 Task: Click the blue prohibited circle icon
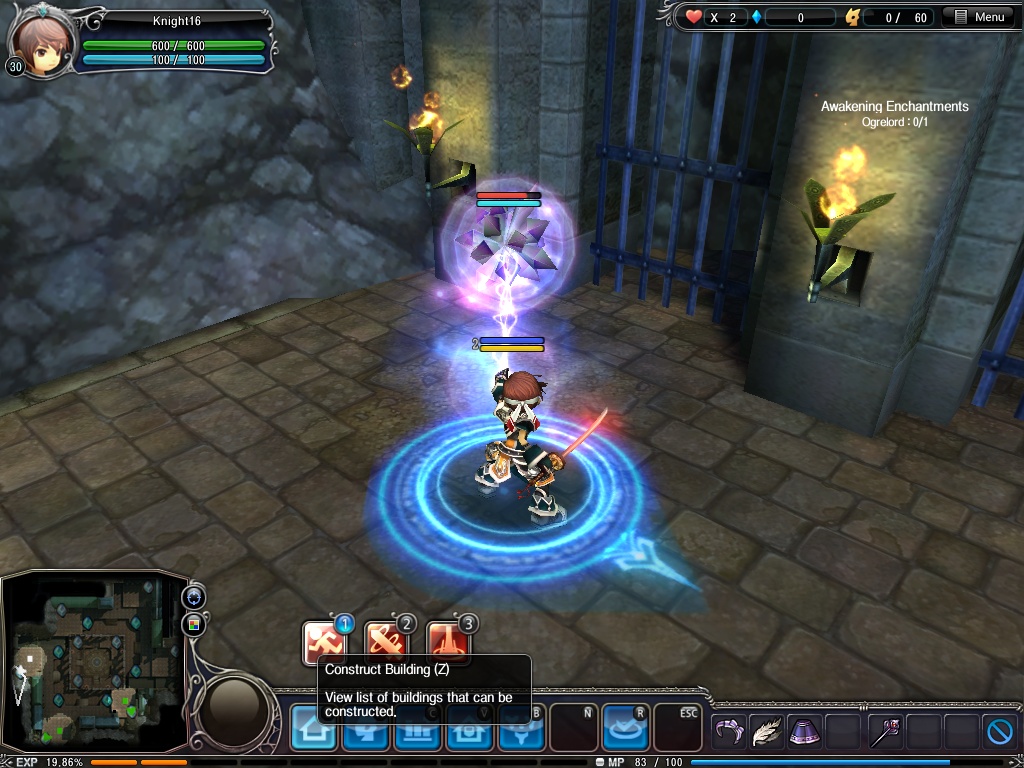1000,732
